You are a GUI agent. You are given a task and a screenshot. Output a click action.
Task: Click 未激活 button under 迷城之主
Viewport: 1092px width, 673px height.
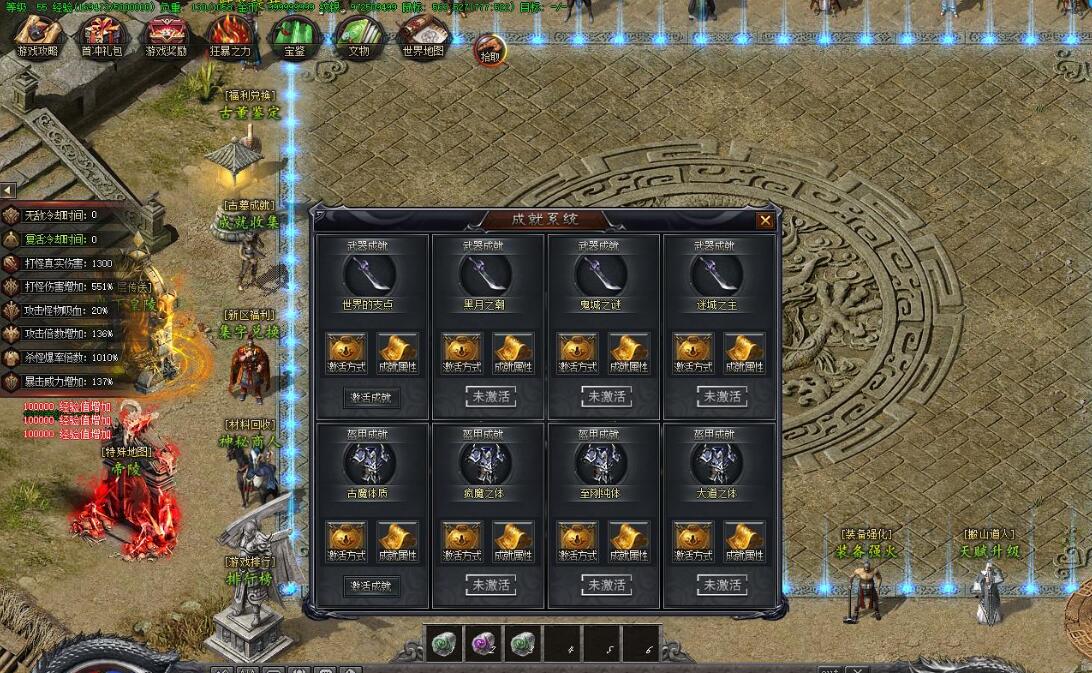coord(721,397)
